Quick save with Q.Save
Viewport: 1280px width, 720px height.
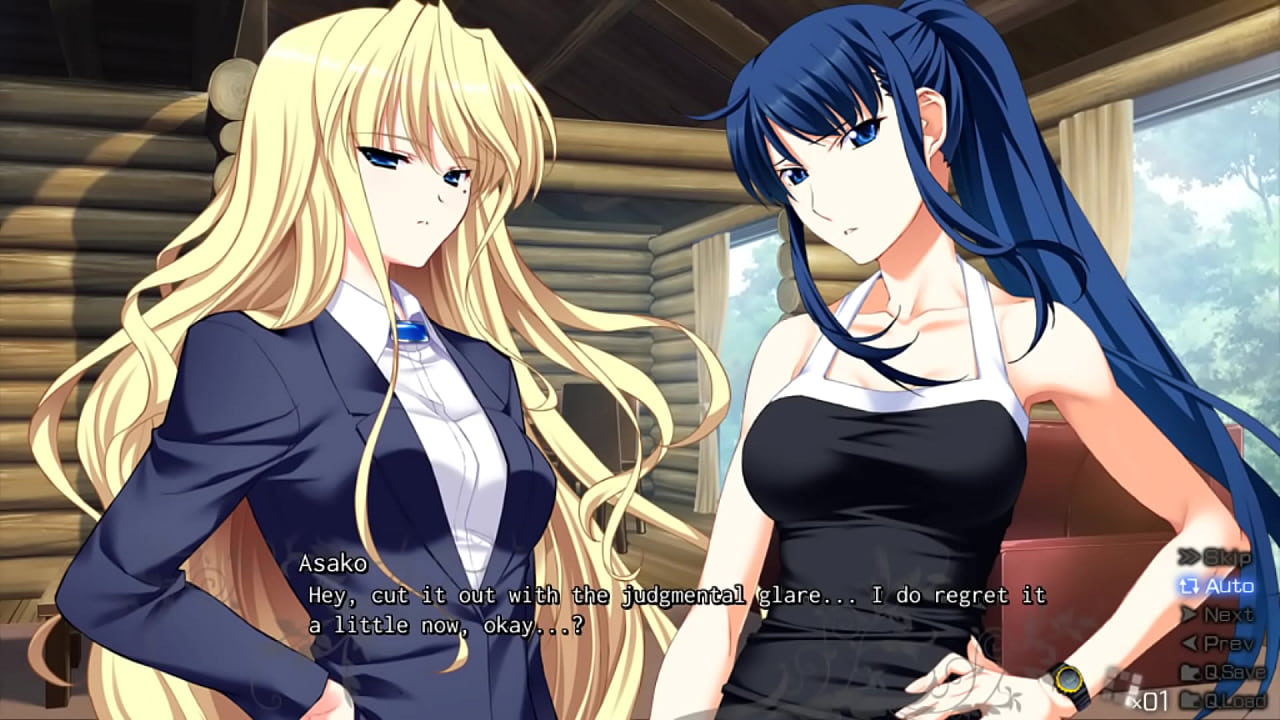(x=1222, y=672)
